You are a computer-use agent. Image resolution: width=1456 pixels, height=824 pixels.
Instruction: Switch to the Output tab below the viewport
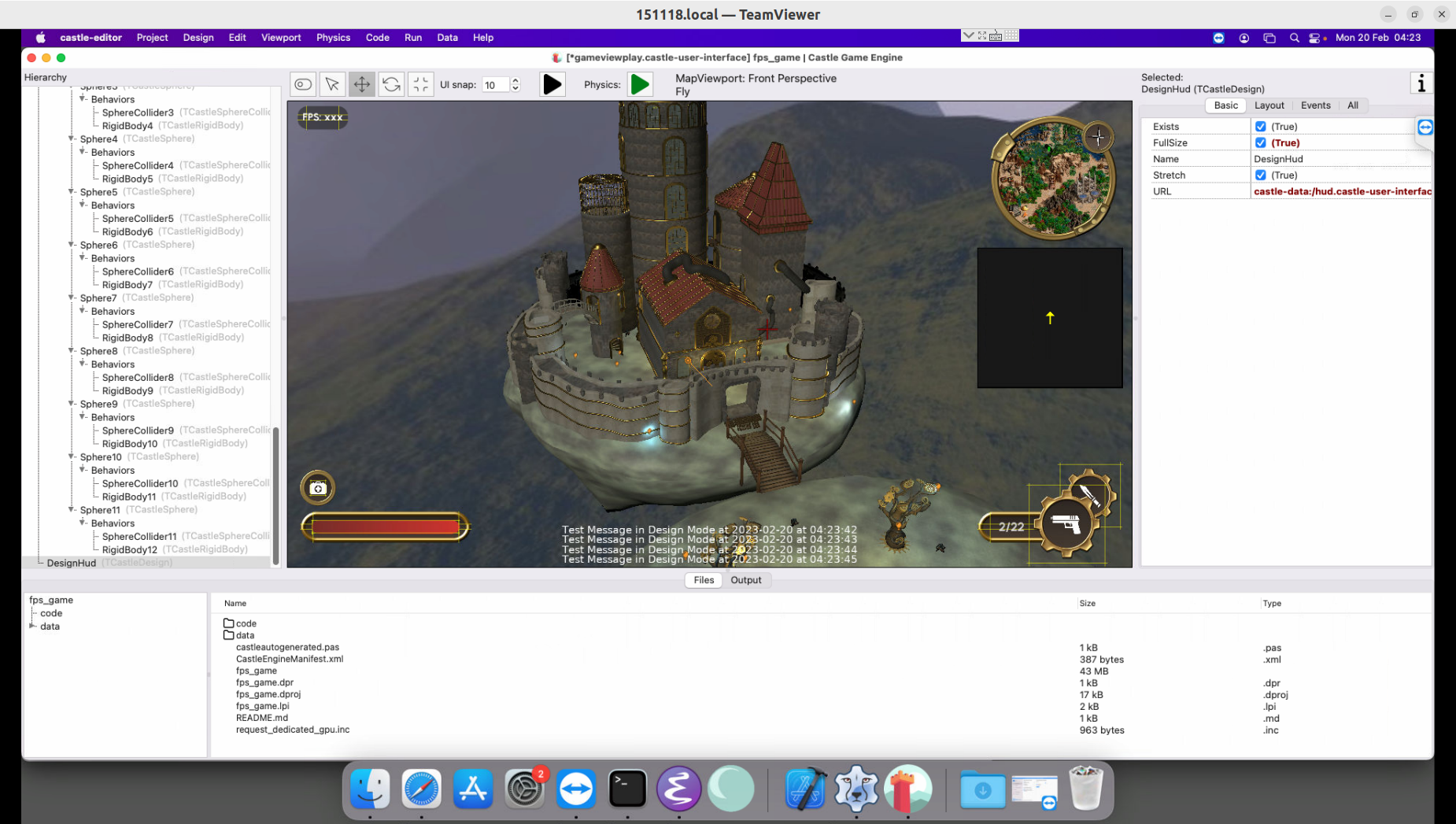tap(746, 580)
